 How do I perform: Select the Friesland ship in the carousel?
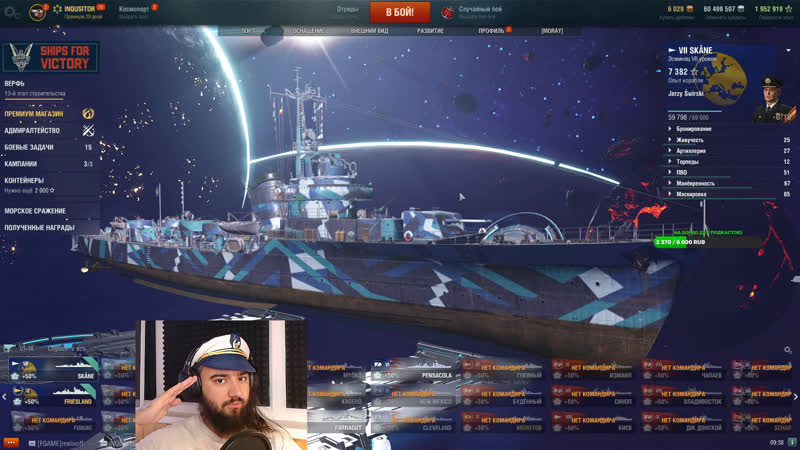[x=65, y=397]
